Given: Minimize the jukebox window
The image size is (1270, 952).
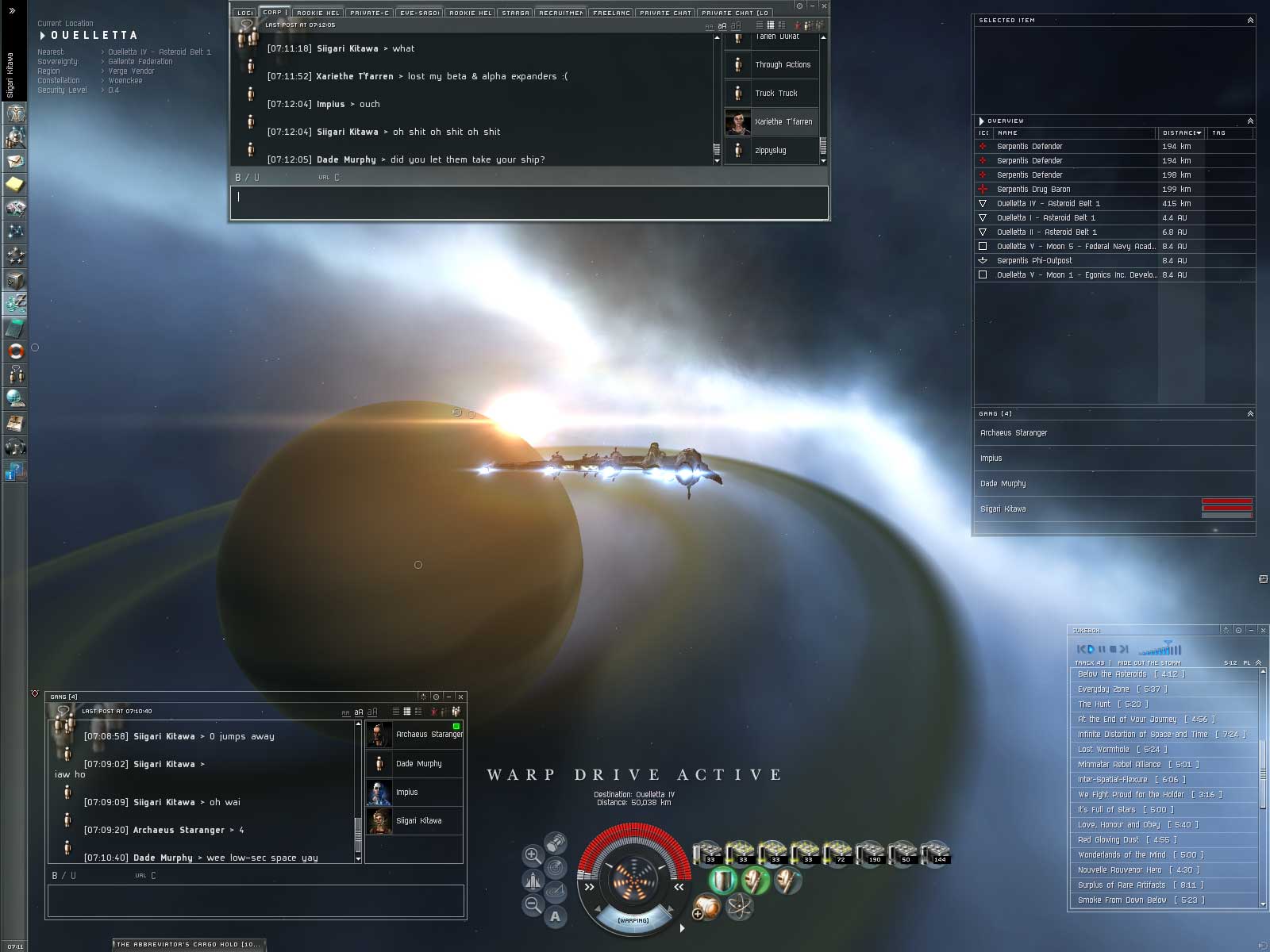Looking at the screenshot, I should 1251,630.
